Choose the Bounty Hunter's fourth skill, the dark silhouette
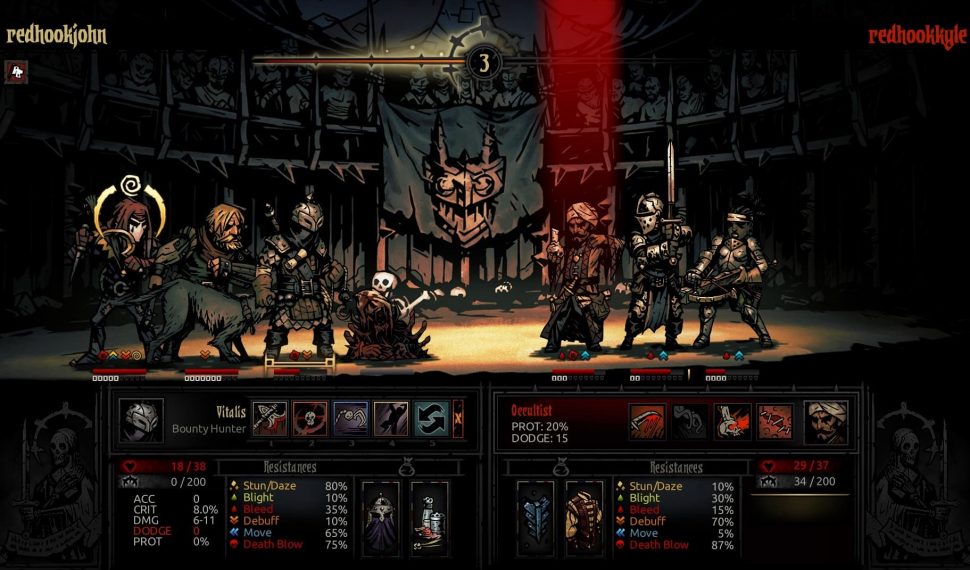970x570 pixels. (390, 419)
